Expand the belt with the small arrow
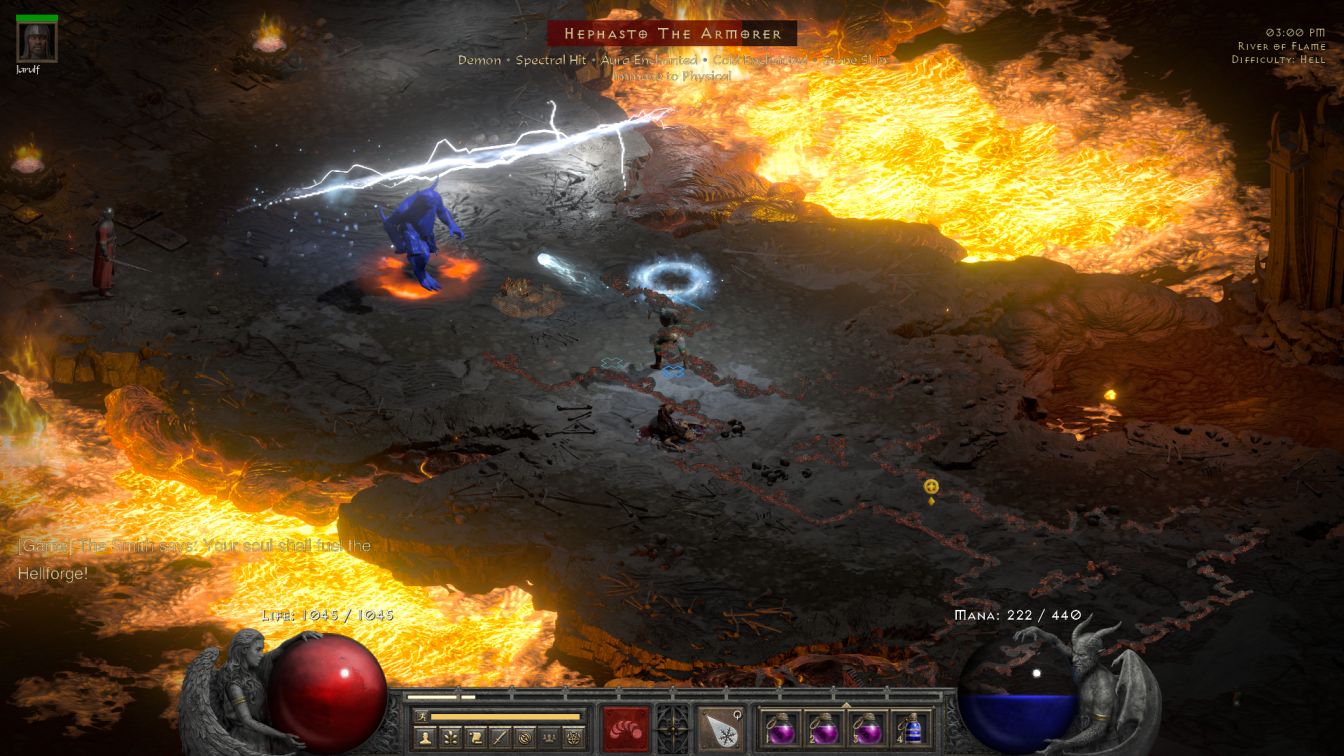Viewport: 1344px width, 756px height. 846,705
